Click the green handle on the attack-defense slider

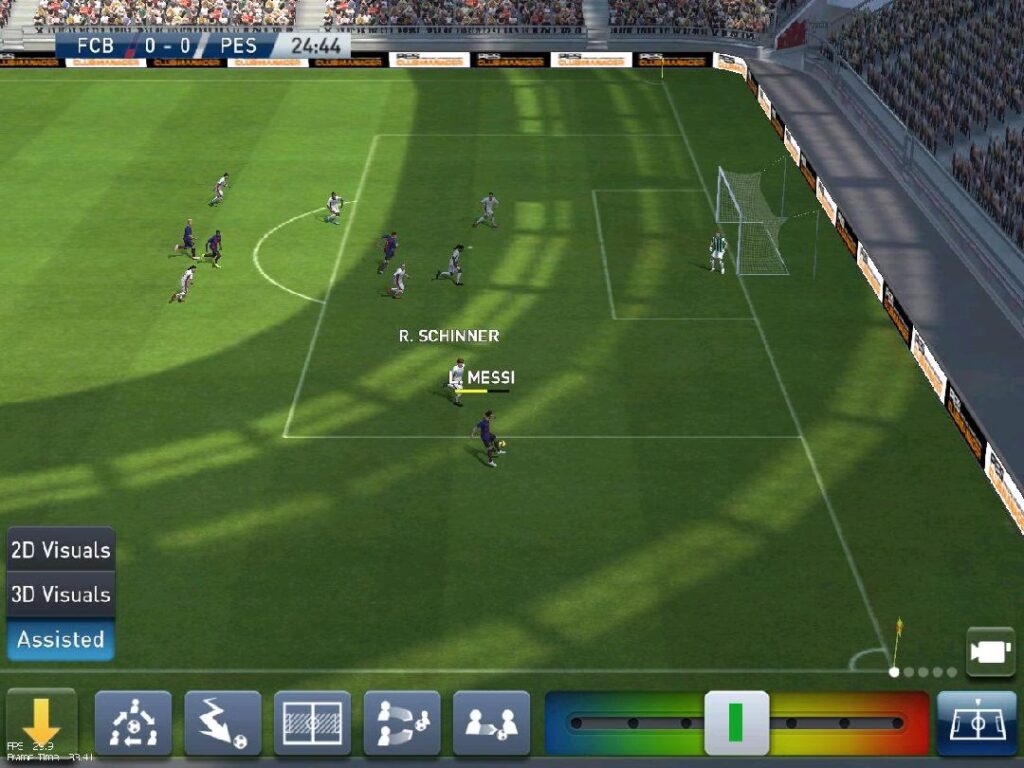click(x=737, y=723)
